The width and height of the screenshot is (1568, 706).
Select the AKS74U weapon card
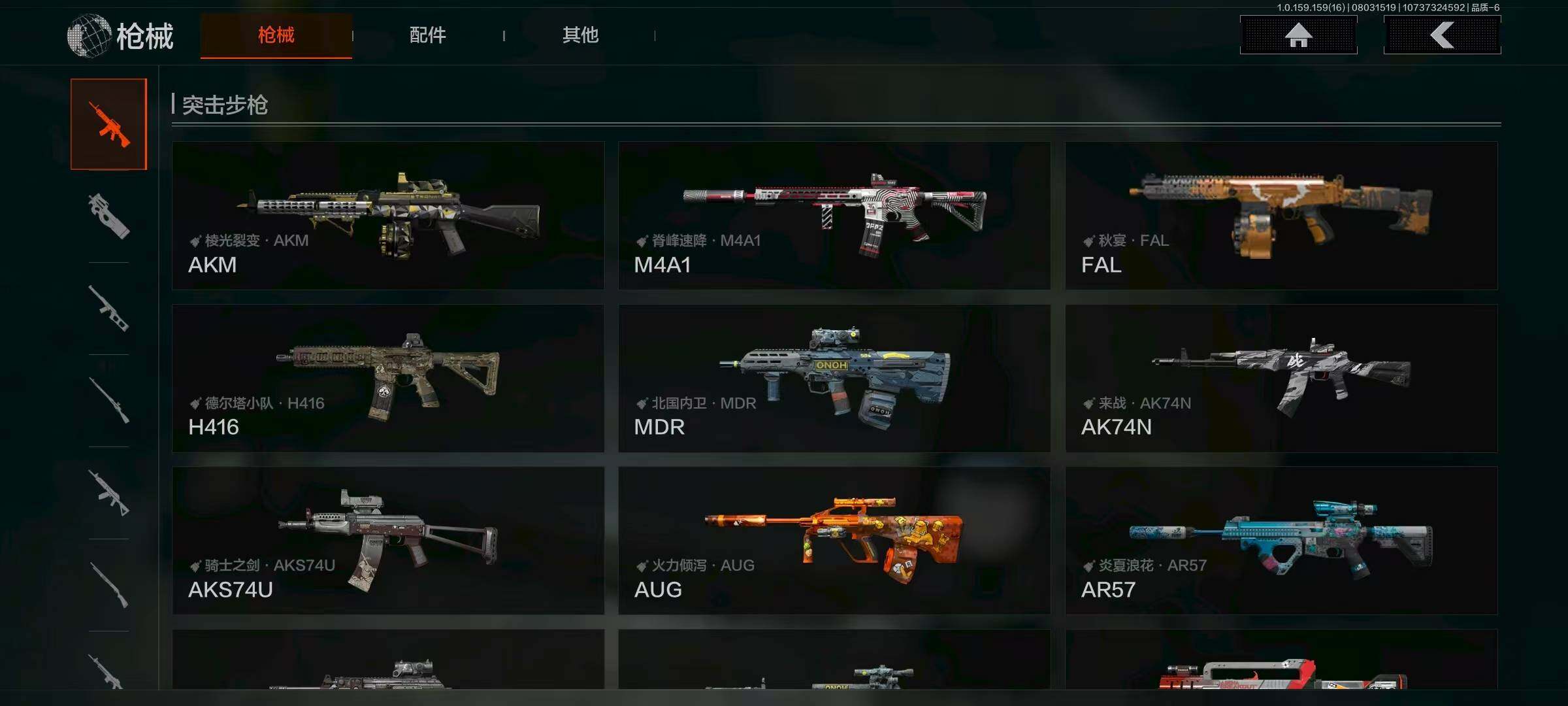click(388, 541)
